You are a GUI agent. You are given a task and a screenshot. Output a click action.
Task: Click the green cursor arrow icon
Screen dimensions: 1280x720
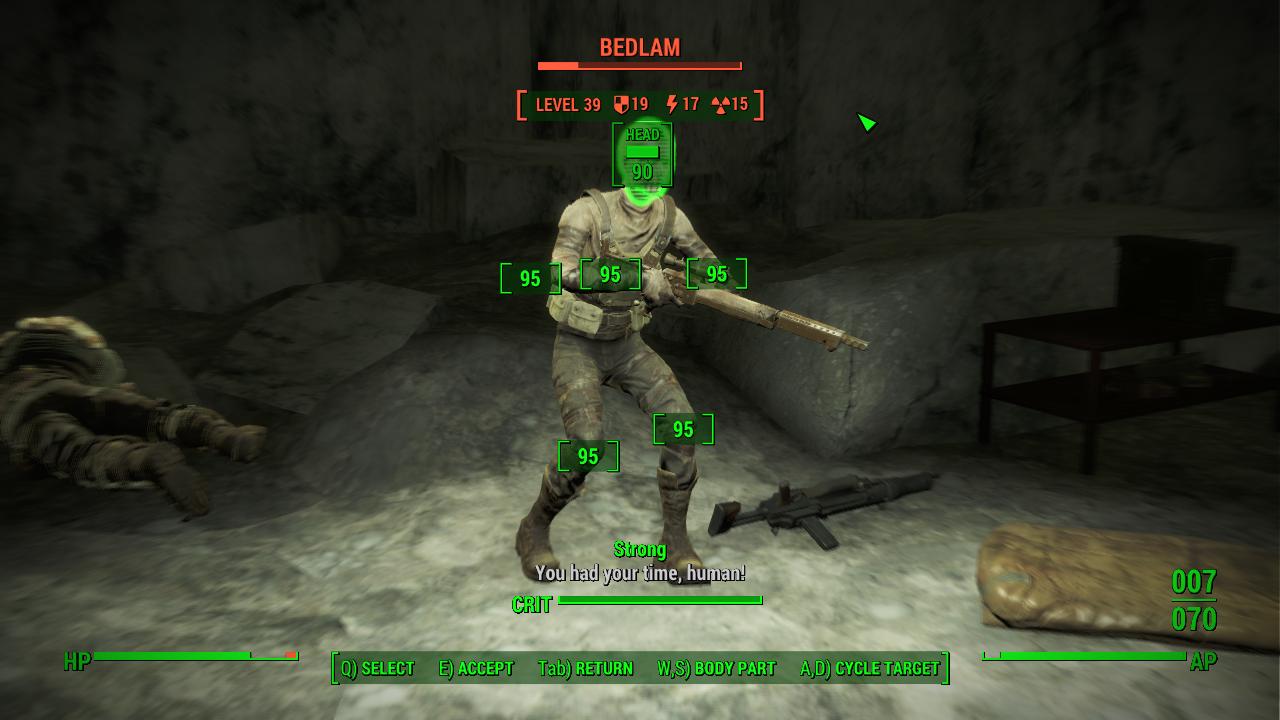(868, 124)
